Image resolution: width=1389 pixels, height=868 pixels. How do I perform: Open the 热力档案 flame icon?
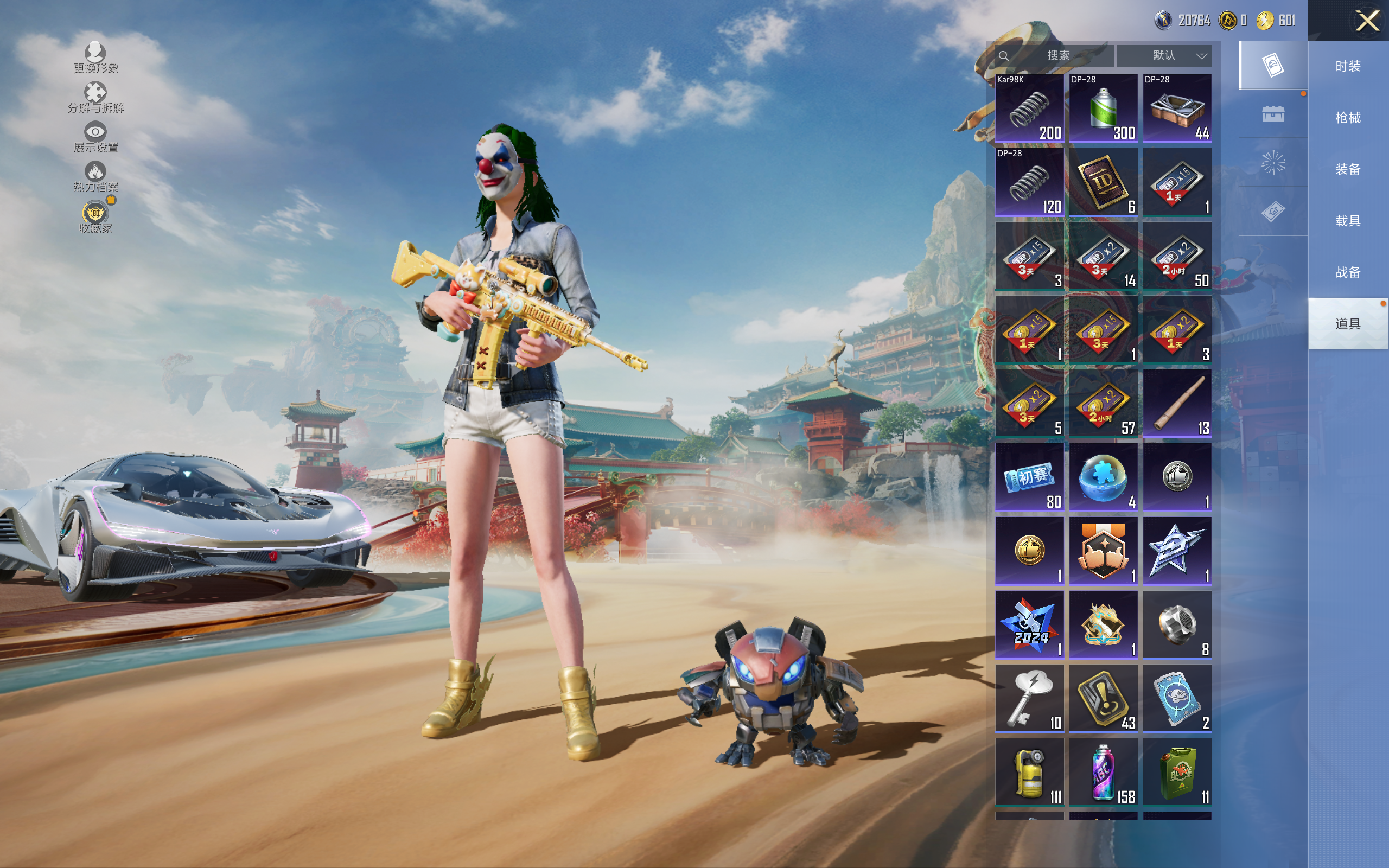pyautogui.click(x=95, y=176)
